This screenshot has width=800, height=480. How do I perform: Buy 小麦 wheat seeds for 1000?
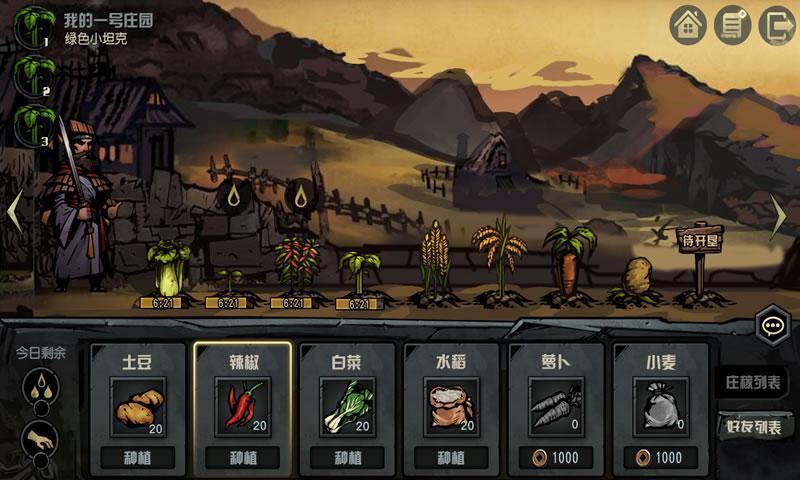pyautogui.click(x=658, y=458)
